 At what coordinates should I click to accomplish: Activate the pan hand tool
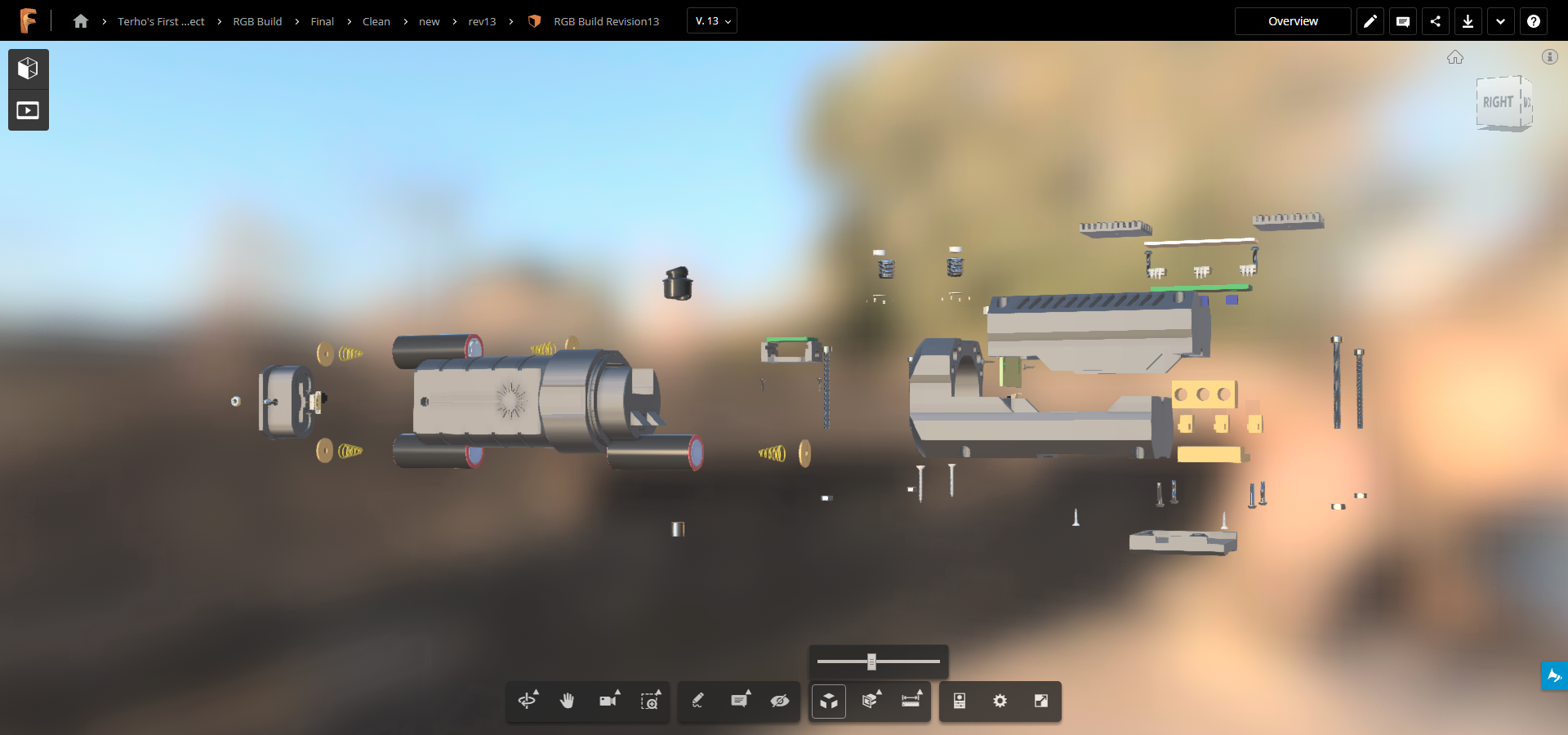pyautogui.click(x=568, y=701)
